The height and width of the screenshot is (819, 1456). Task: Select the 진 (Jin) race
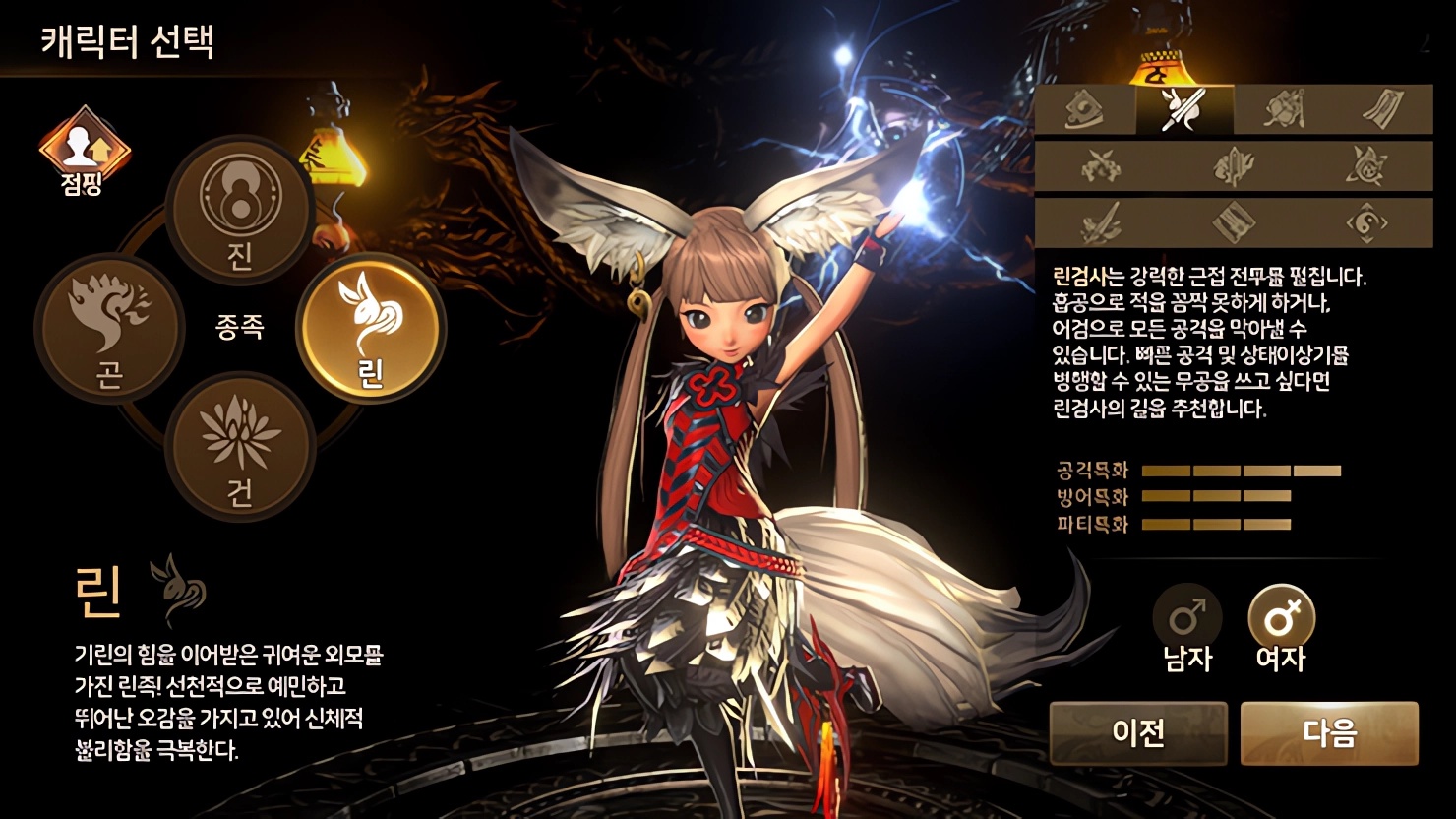click(x=240, y=209)
